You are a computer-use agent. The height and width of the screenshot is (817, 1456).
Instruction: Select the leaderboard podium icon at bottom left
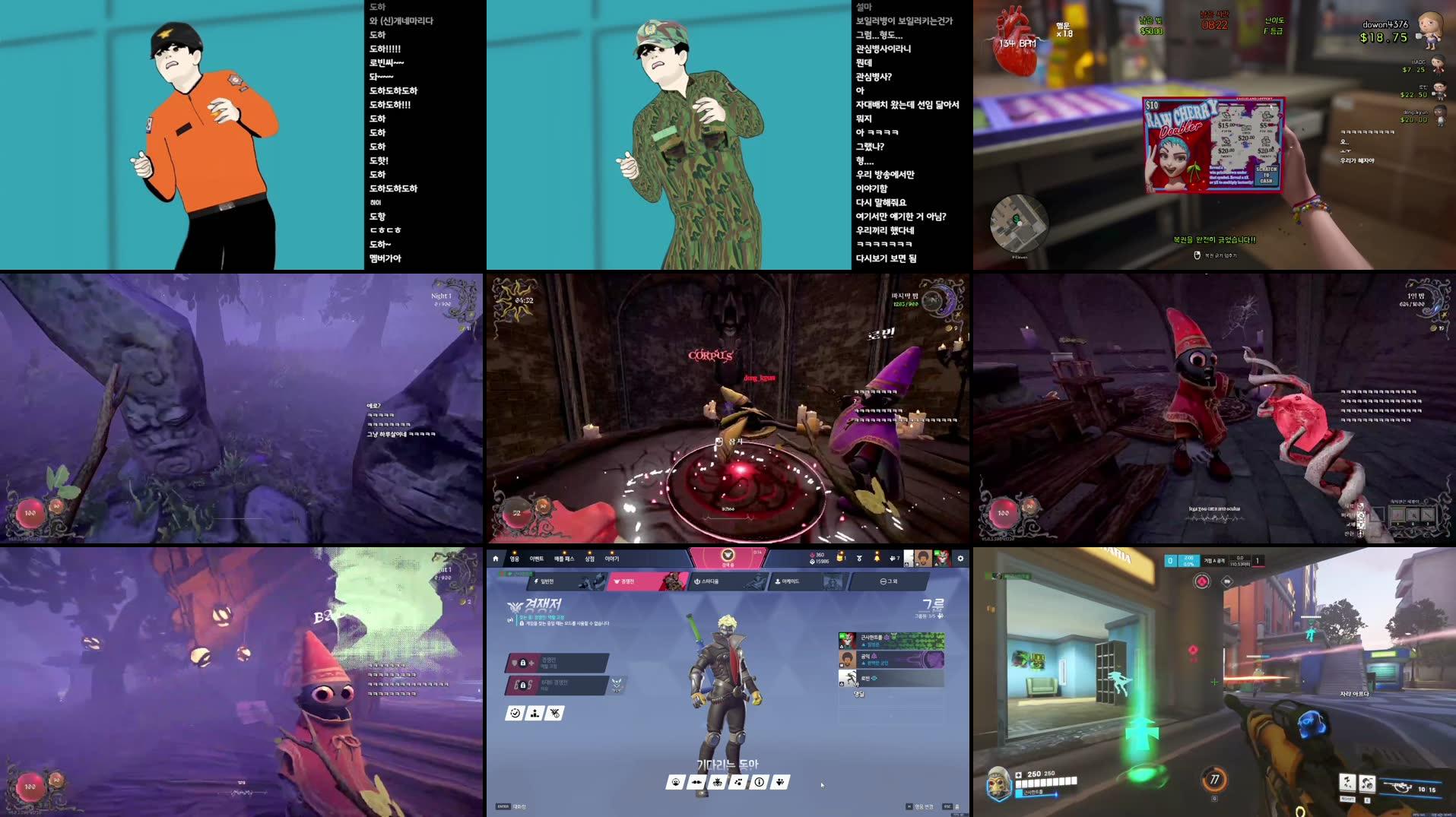click(x=535, y=714)
